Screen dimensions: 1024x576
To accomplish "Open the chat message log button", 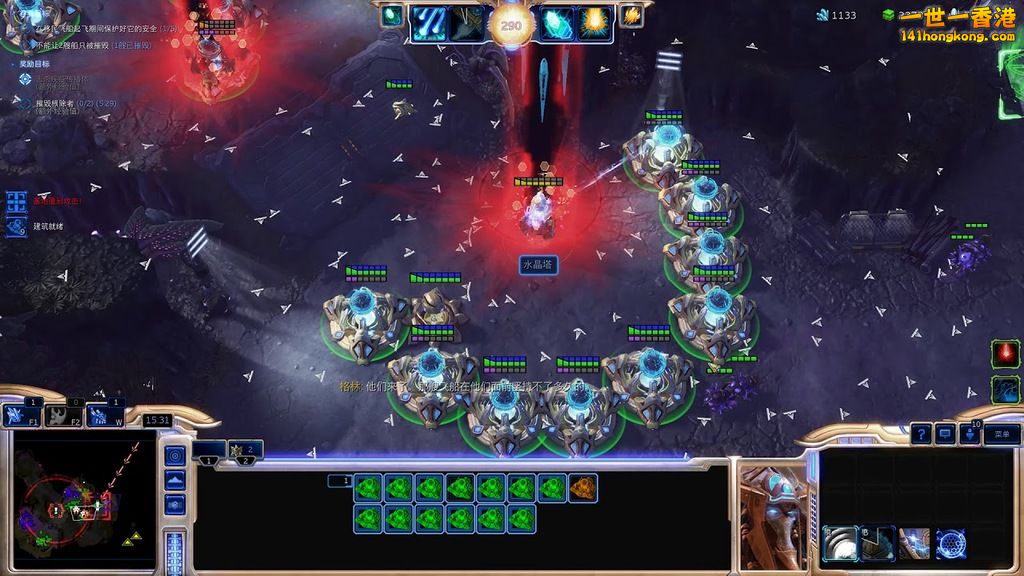I will click(945, 434).
